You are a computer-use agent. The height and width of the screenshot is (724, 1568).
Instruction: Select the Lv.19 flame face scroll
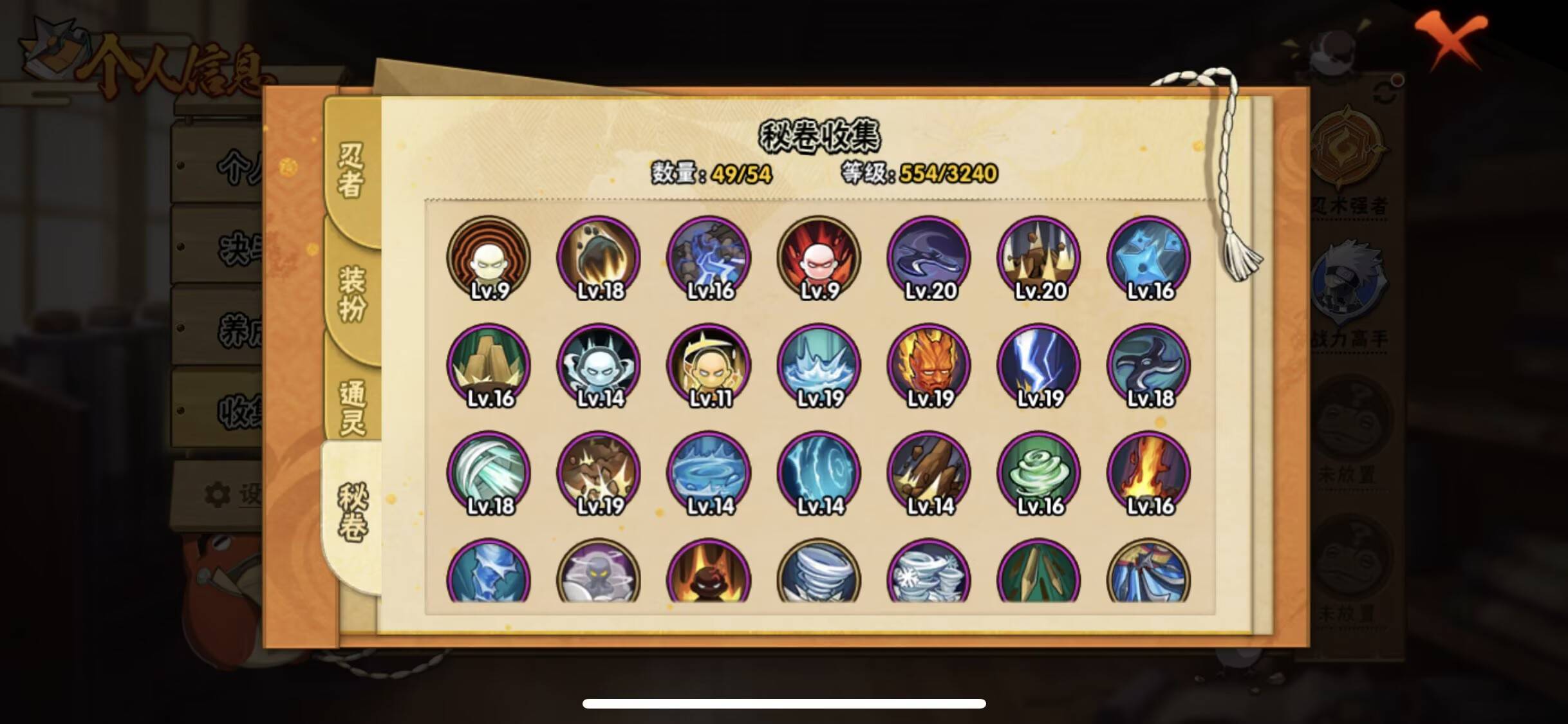(x=929, y=365)
